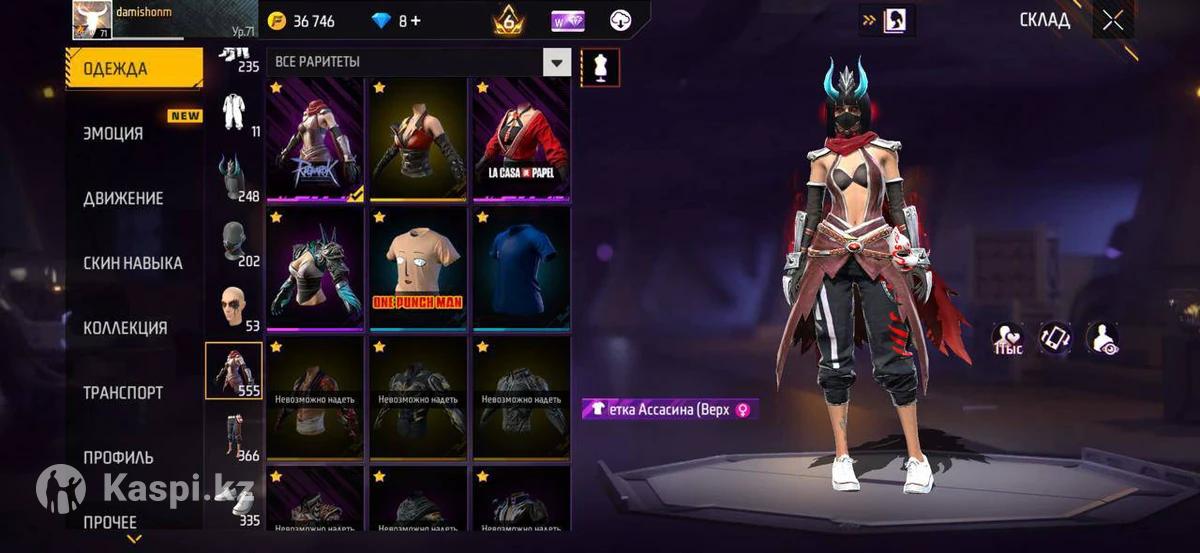
Task: Add diamonds with the plus button
Action: [x=415, y=21]
